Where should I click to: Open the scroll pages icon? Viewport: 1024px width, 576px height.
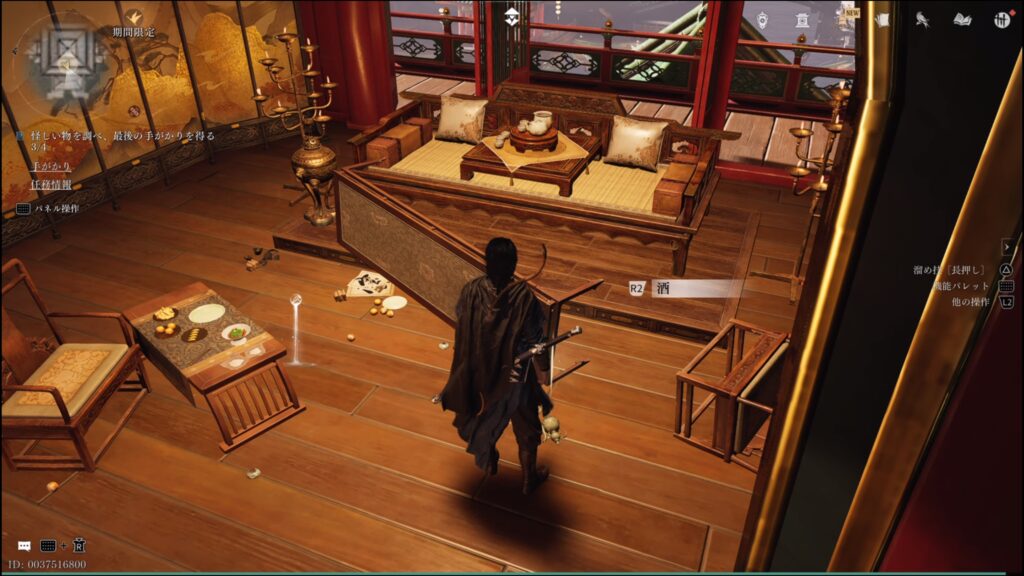[882, 19]
